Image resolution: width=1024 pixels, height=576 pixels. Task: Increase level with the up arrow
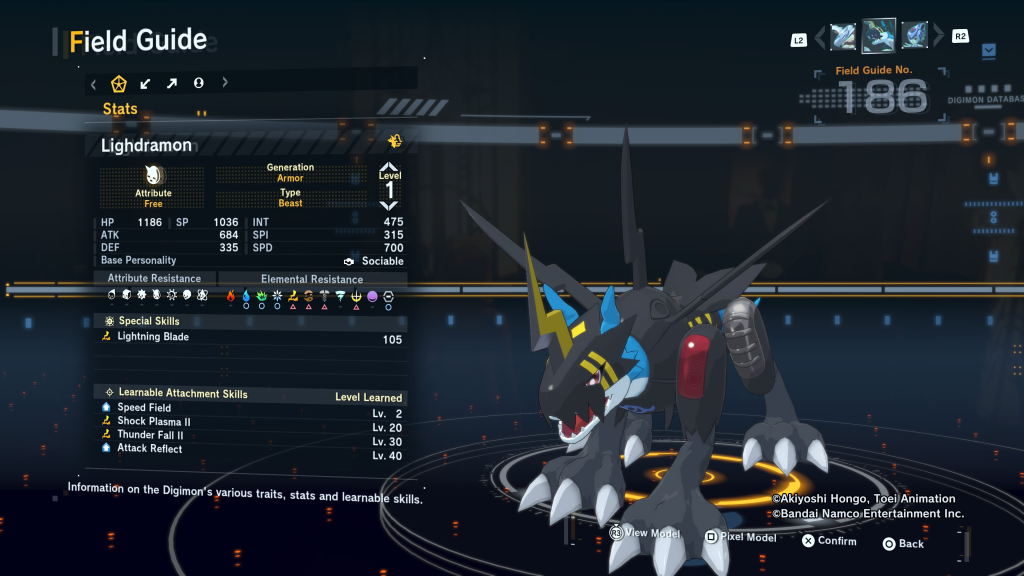click(389, 166)
